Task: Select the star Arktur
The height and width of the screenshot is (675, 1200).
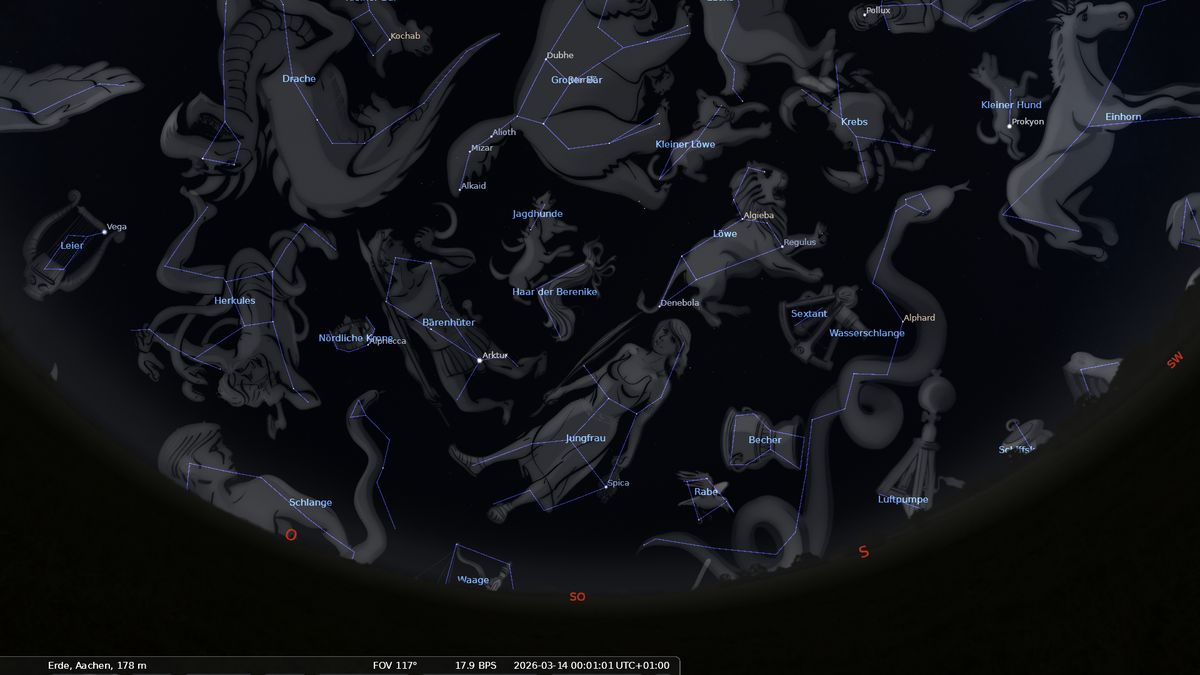Action: pos(479,360)
